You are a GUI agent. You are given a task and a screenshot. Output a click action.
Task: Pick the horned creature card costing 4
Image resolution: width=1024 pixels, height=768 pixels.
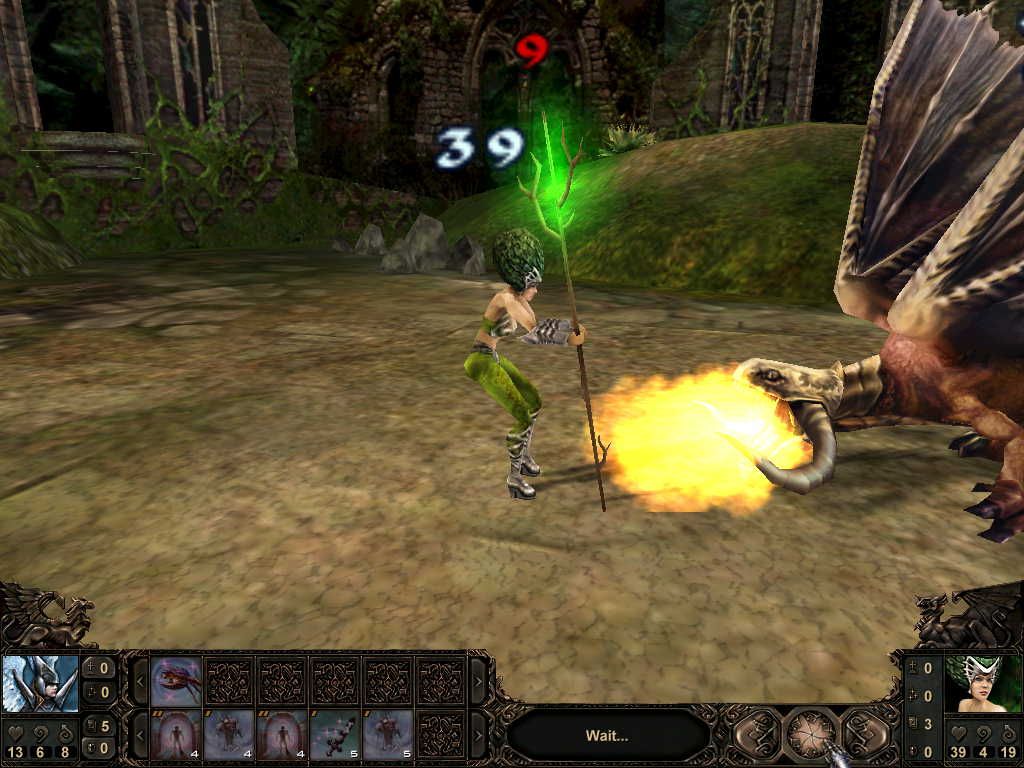click(x=229, y=735)
